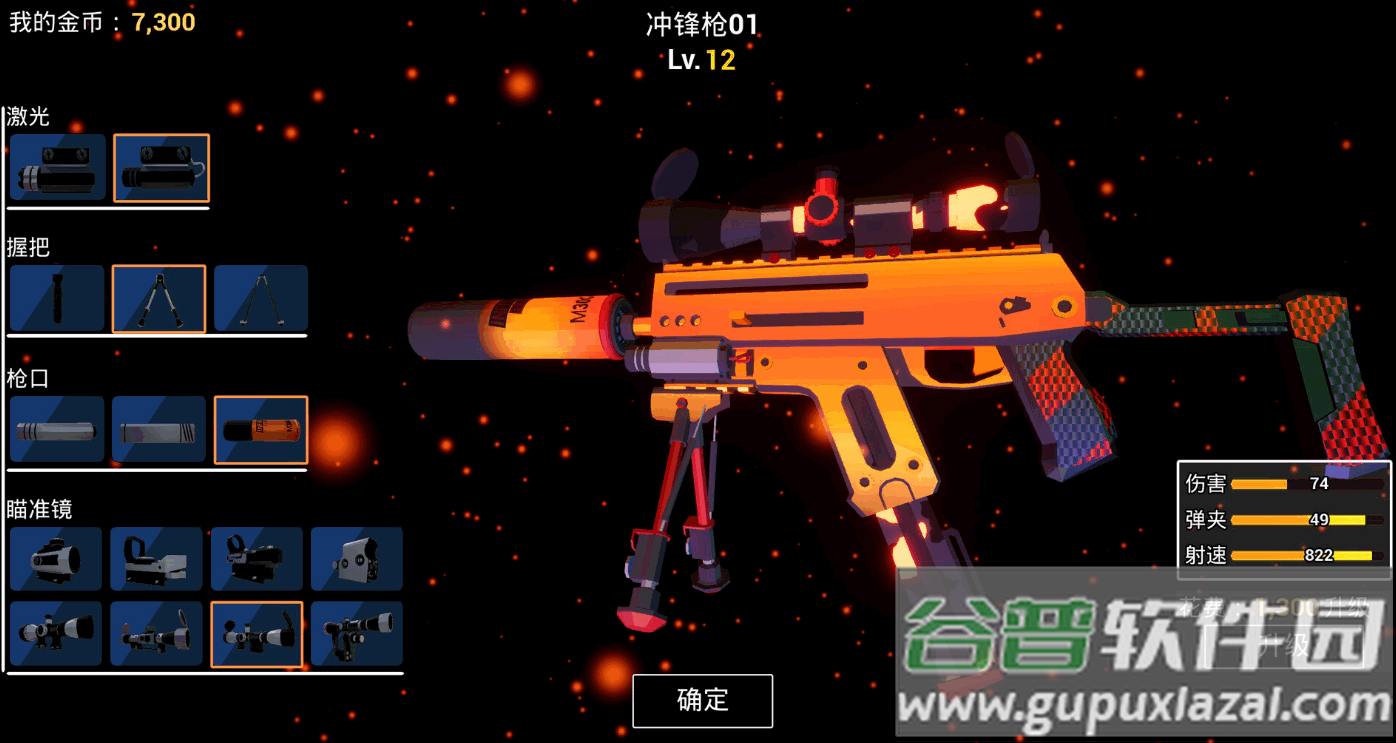Click the 升级 upgrade button
1396x743 pixels.
1285,645
